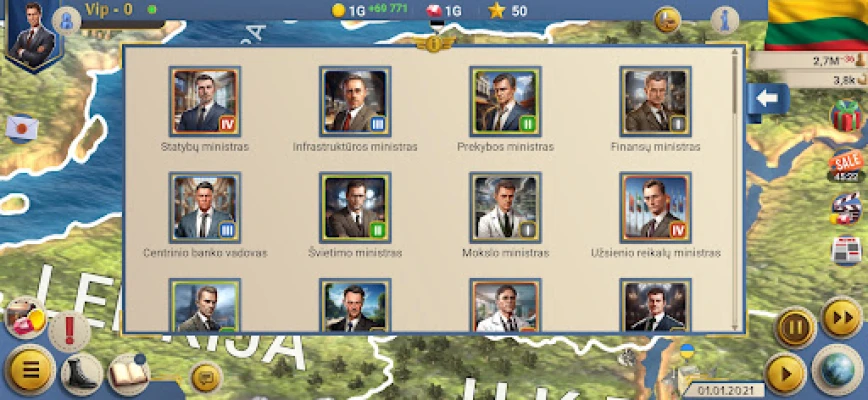The height and width of the screenshot is (400, 868).
Task: Choose the Infrastruktūros ministras card
Action: tap(355, 101)
